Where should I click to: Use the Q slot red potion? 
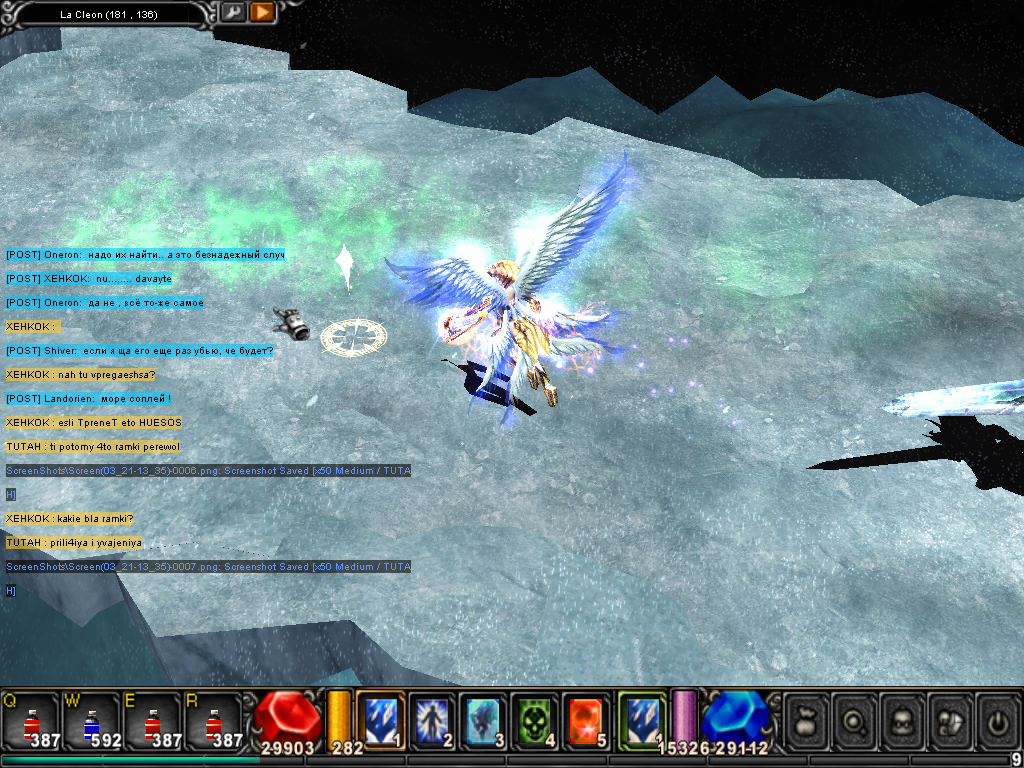[x=32, y=720]
